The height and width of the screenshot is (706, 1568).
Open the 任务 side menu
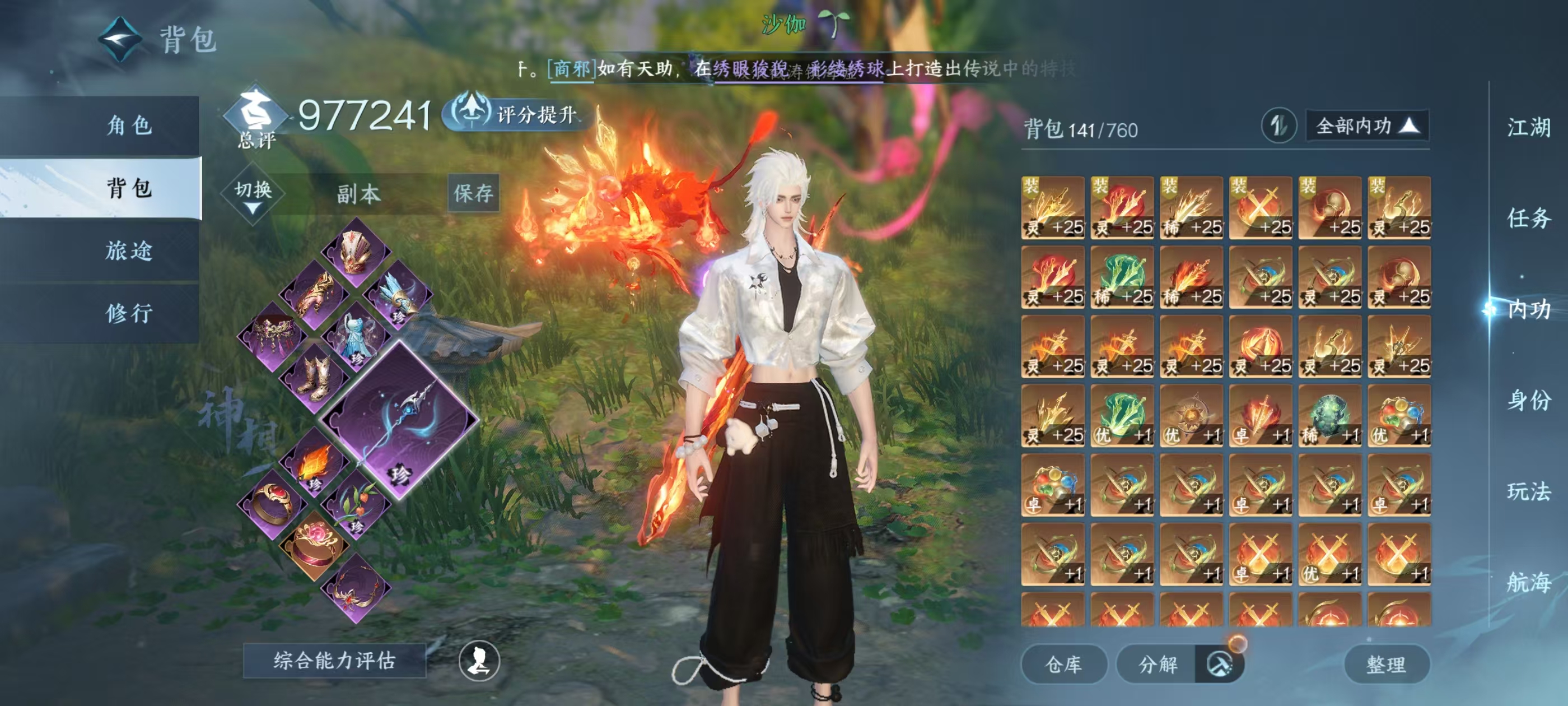[1528, 218]
